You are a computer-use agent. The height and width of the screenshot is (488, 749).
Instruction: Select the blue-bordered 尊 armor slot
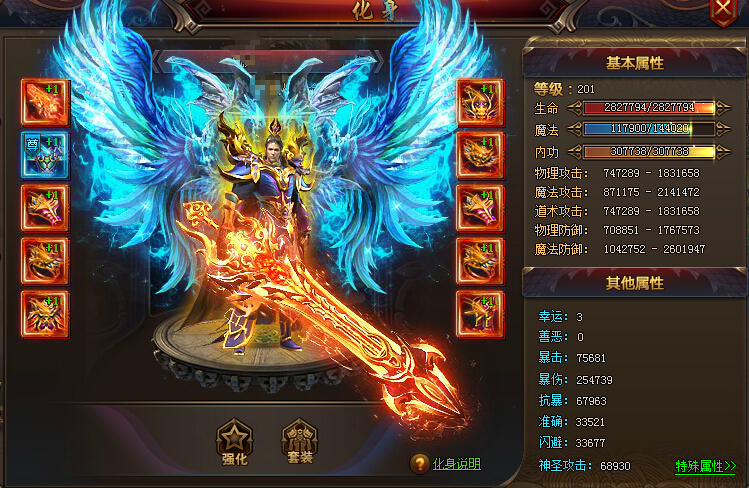pyautogui.click(x=45, y=154)
